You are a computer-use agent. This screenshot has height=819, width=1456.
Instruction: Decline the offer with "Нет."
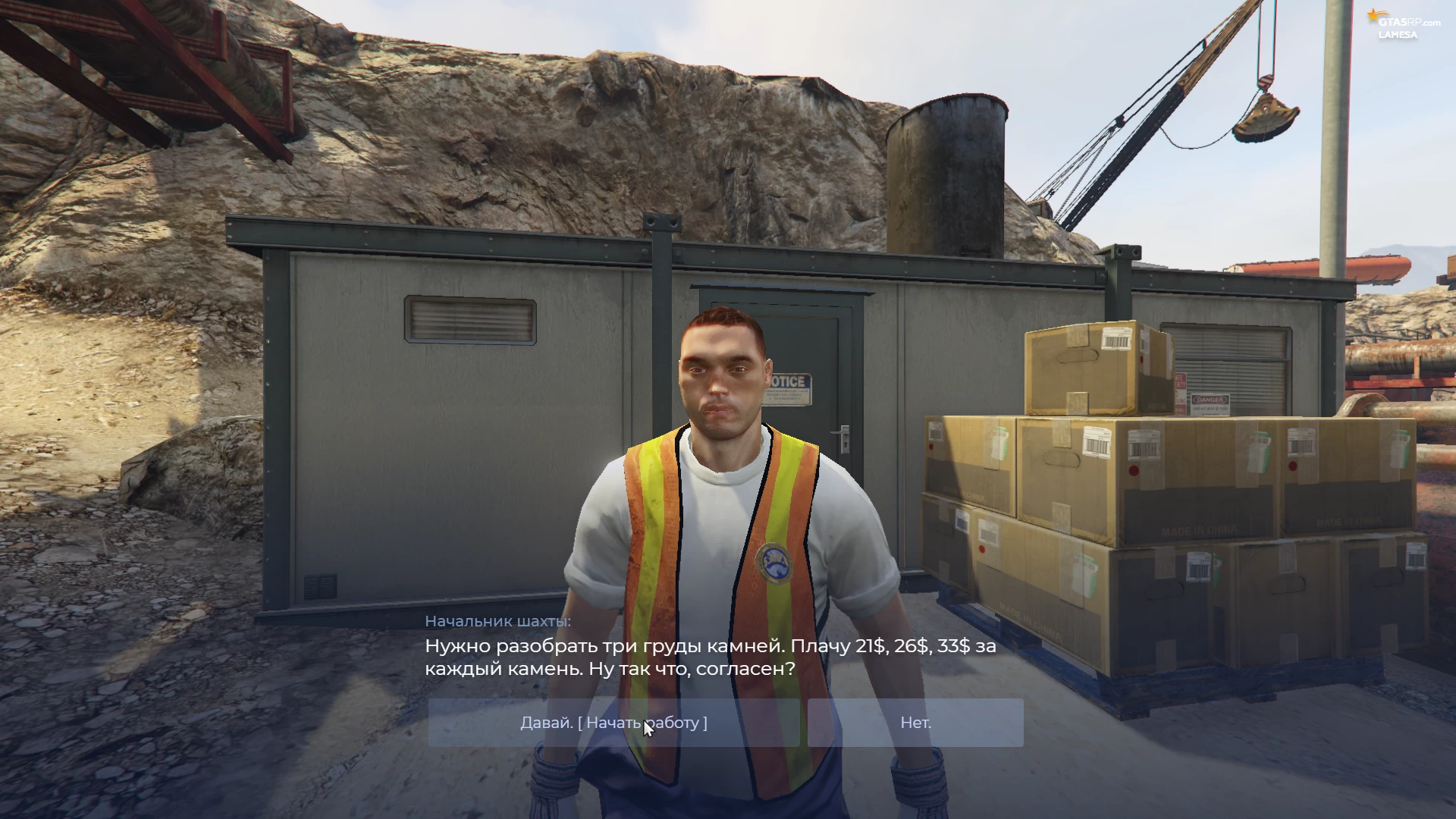[x=915, y=723]
